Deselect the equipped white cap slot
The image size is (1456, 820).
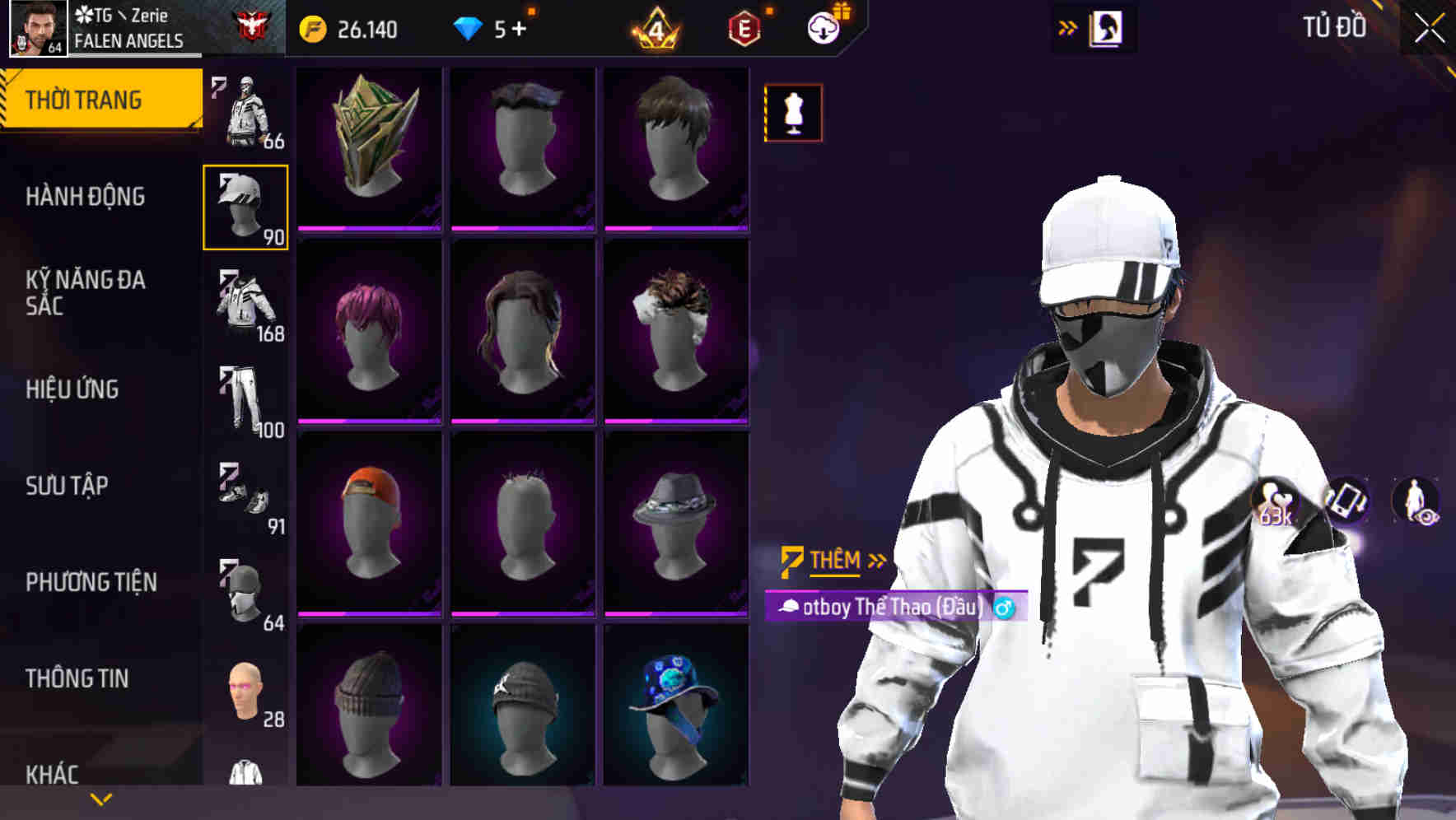coord(245,205)
